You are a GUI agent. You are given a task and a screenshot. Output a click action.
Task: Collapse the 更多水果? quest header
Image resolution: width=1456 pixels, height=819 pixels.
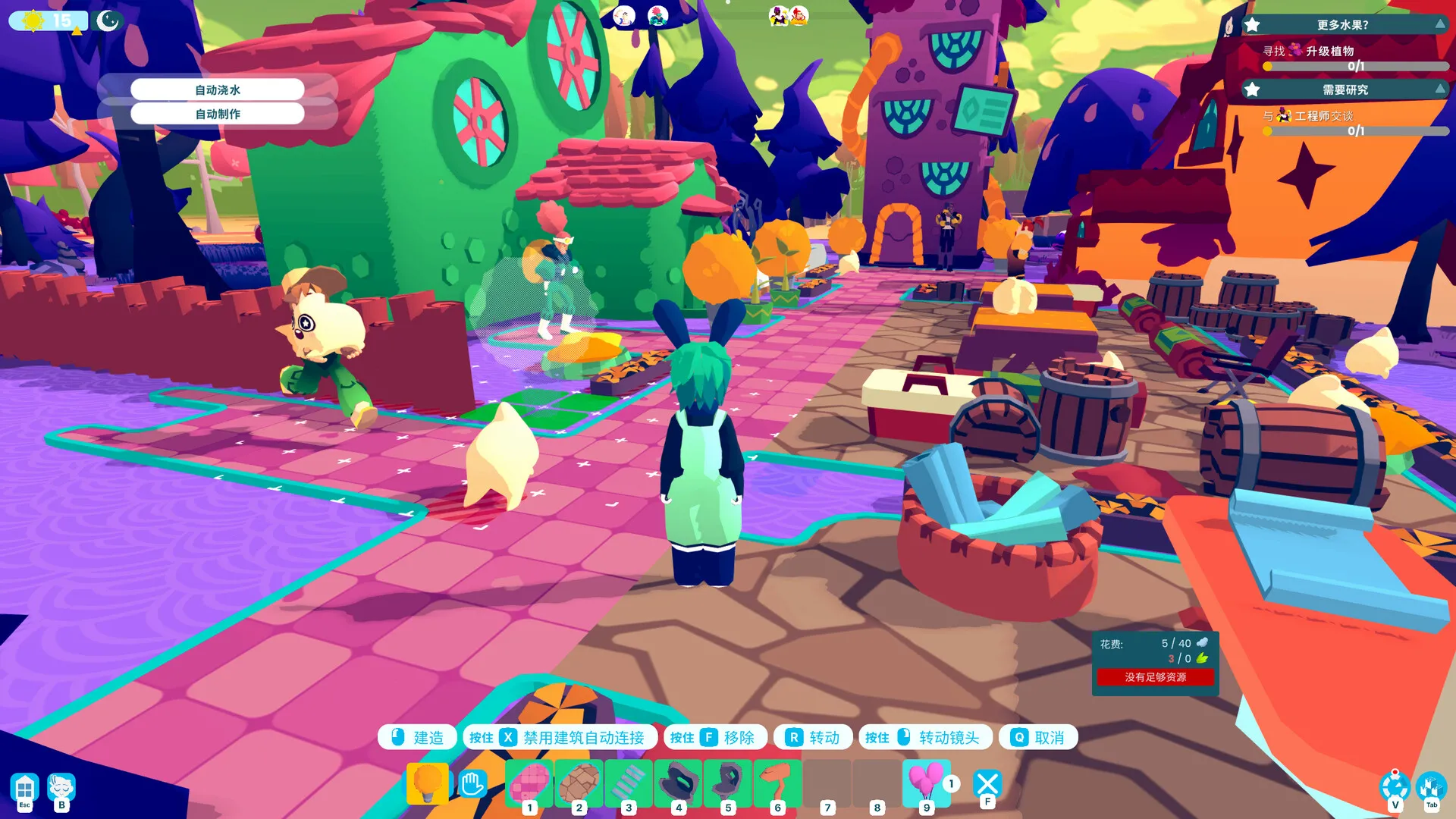[x=1439, y=24]
